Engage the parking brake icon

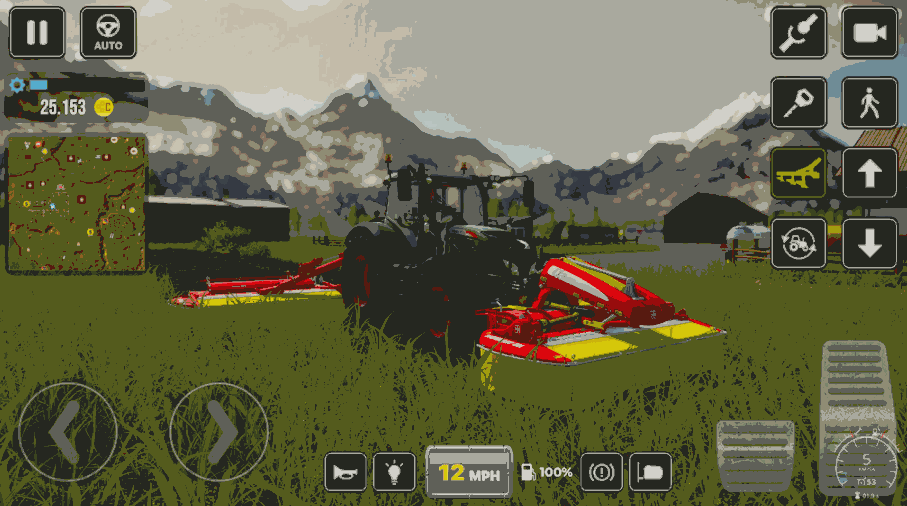pos(601,471)
